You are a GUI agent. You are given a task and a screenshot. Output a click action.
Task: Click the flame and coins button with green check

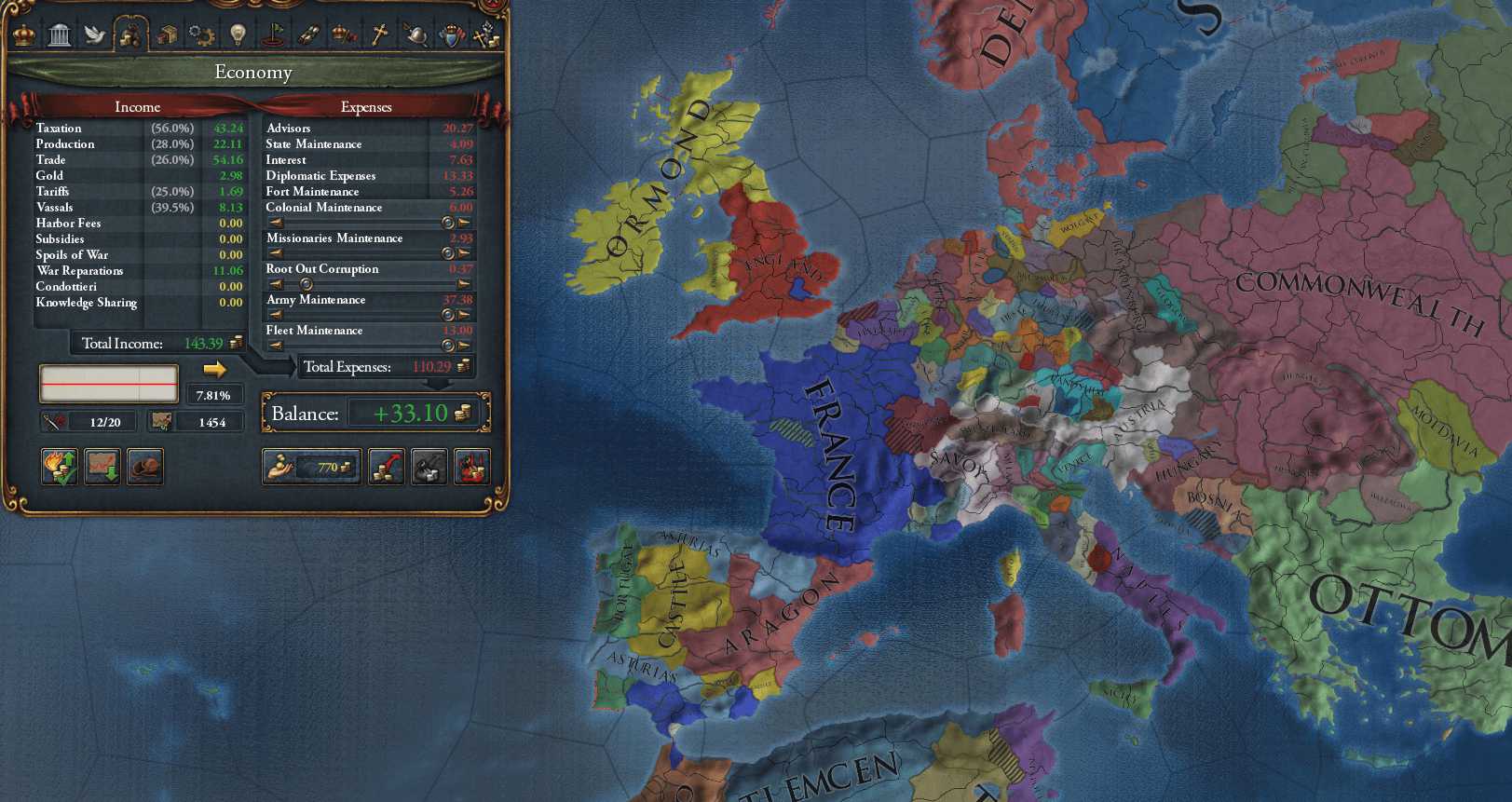click(x=60, y=467)
